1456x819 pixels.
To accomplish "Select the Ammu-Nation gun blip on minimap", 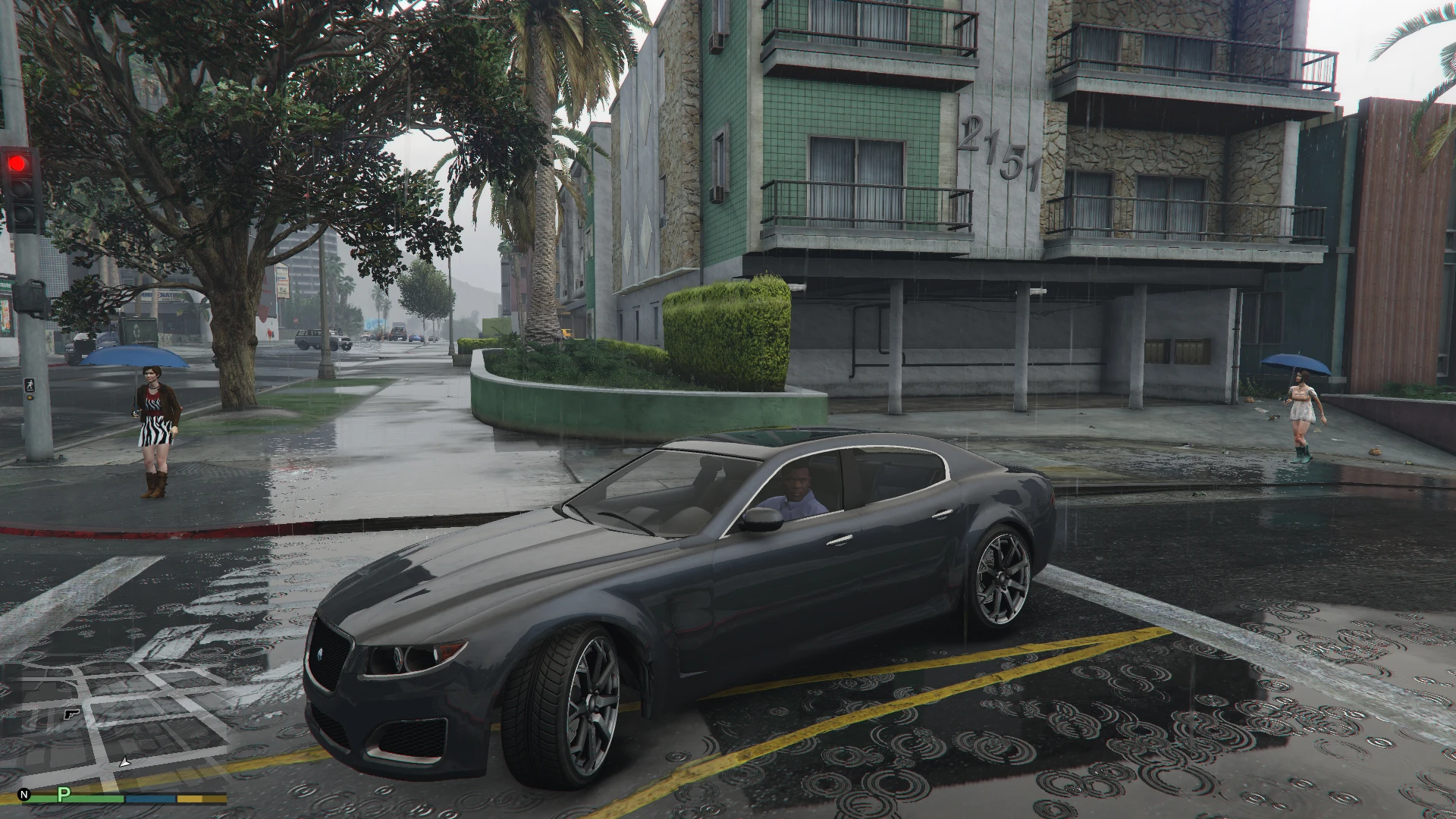I will pyautogui.click(x=71, y=715).
